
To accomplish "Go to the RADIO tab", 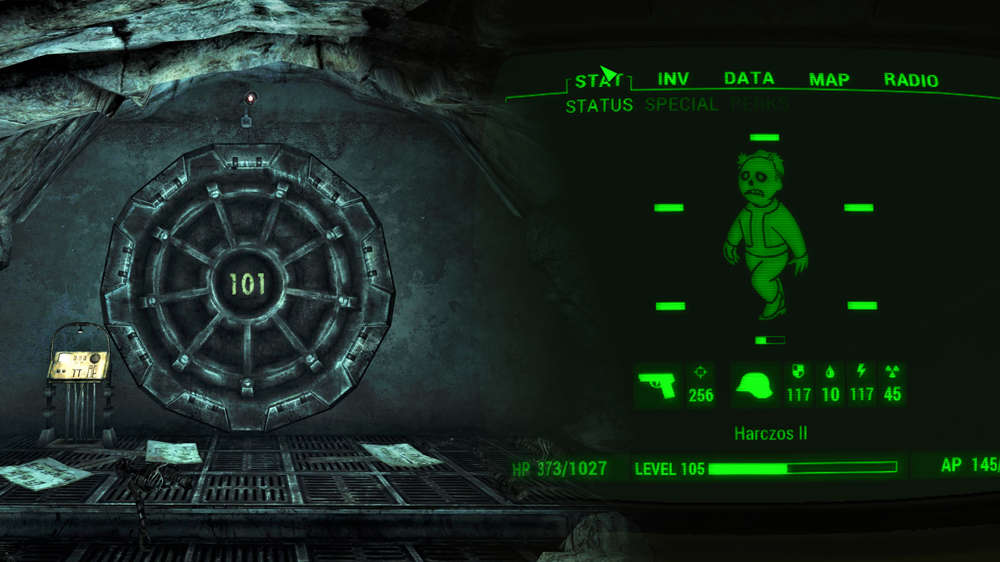I will coord(911,80).
